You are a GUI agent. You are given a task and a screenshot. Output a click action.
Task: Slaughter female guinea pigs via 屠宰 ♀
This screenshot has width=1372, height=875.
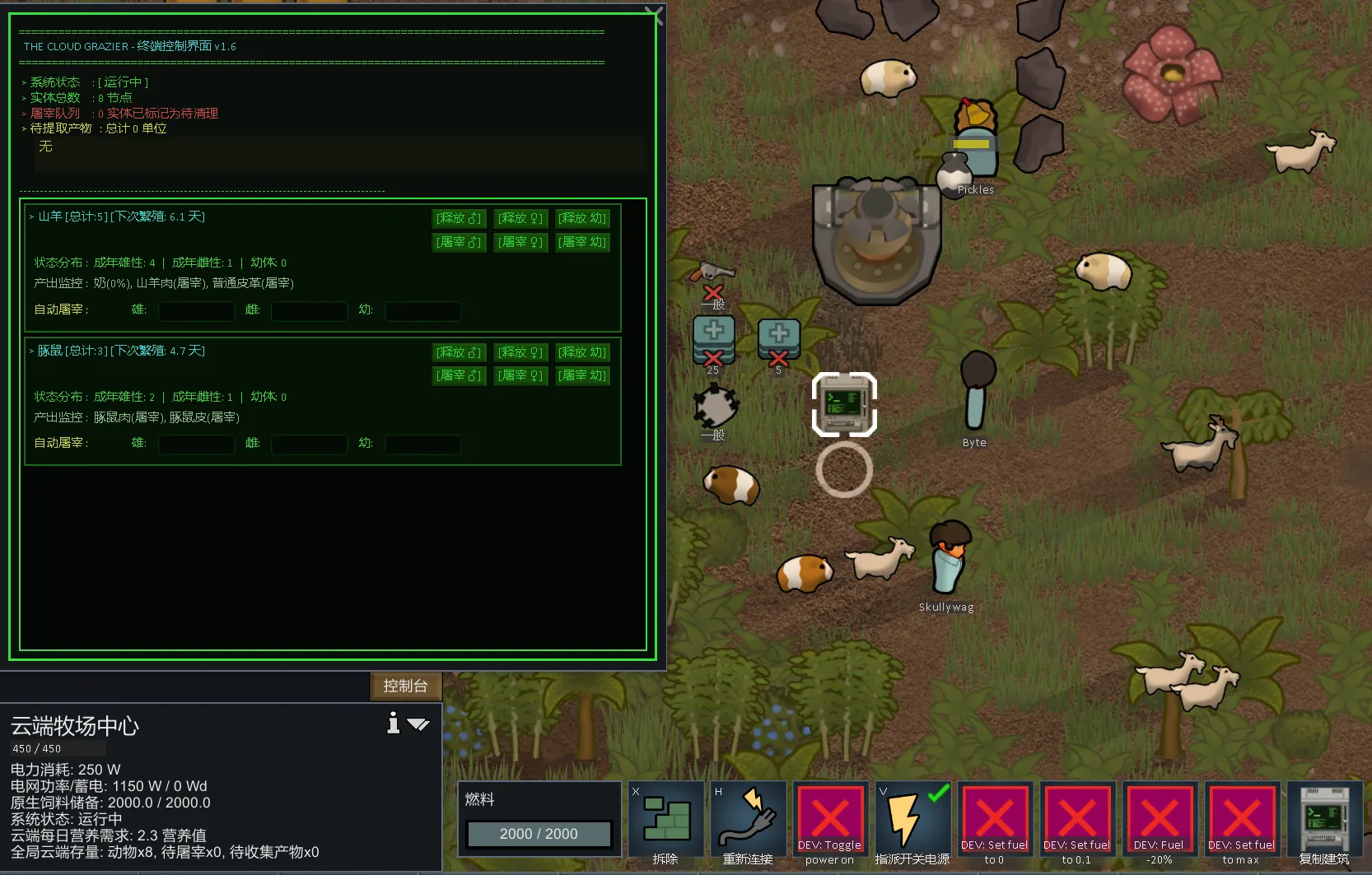520,375
